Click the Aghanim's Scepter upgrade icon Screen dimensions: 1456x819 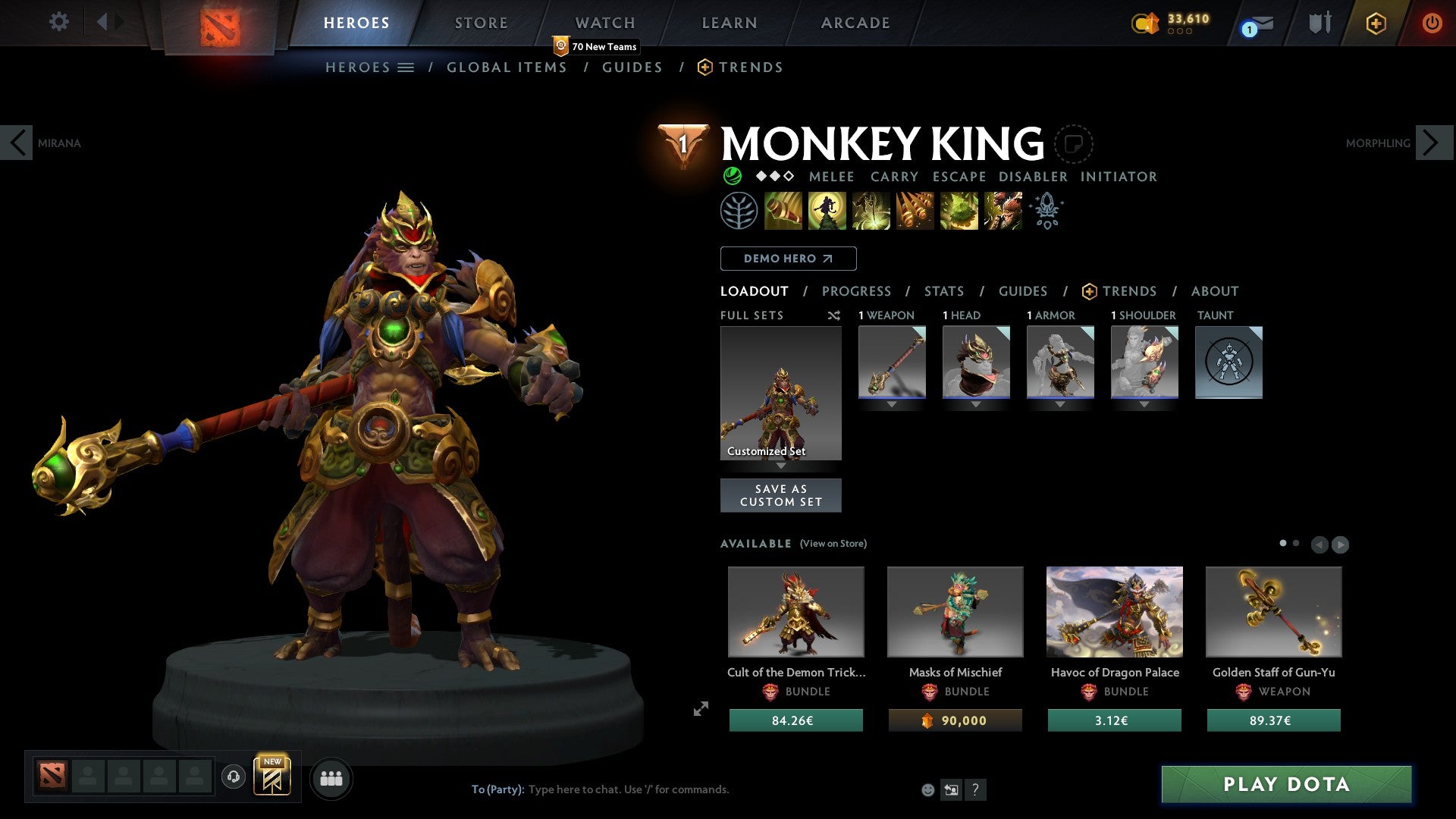1046,211
